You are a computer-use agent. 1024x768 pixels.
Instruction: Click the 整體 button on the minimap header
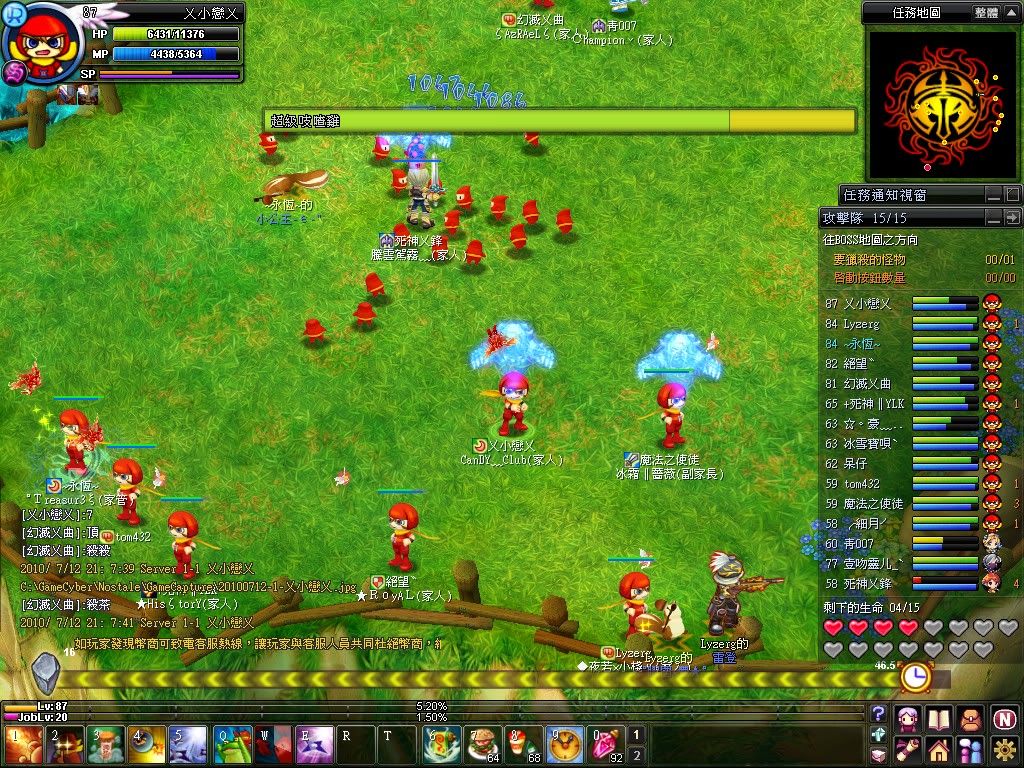point(985,13)
